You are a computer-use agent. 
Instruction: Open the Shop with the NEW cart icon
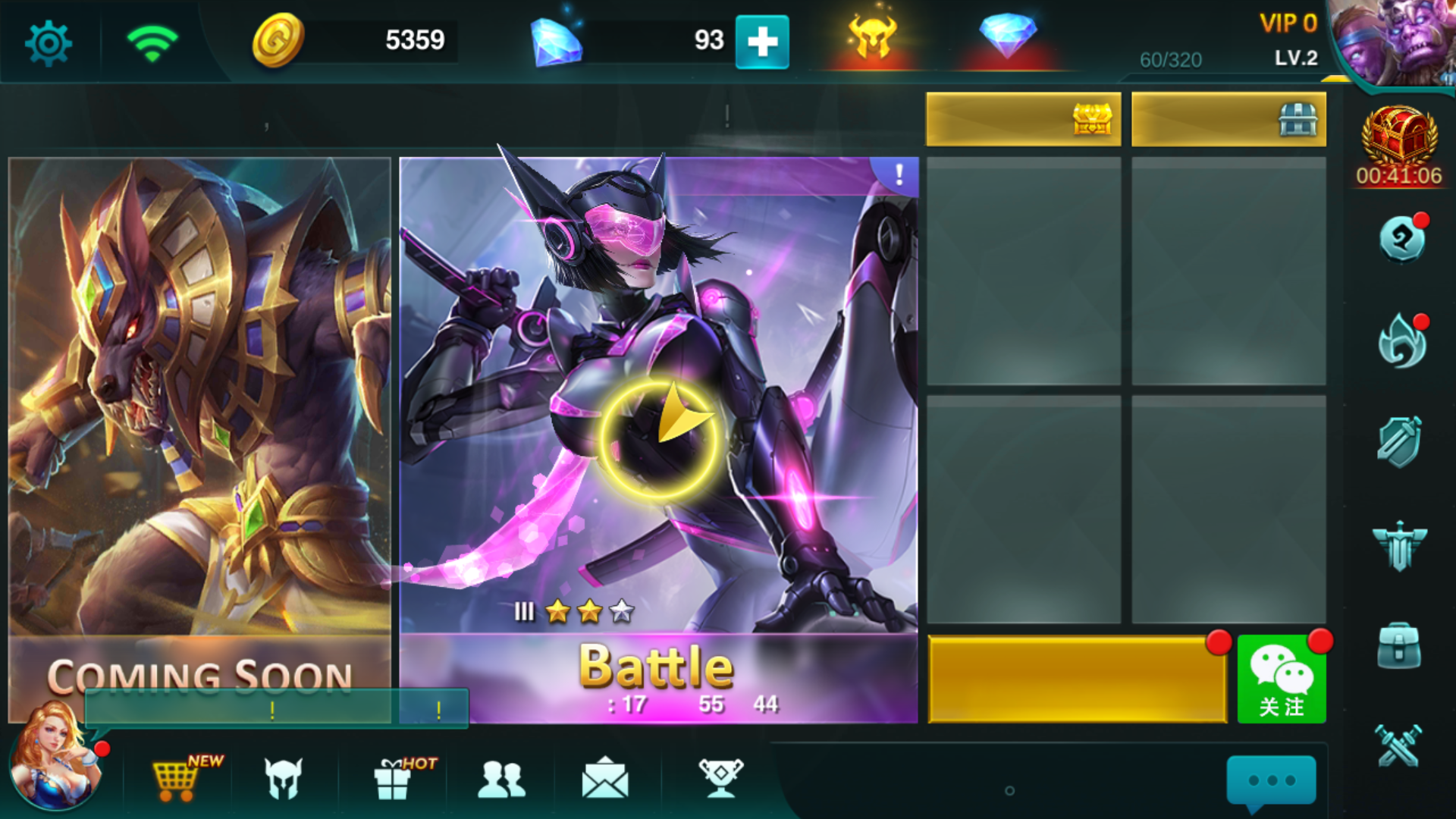coord(176,781)
